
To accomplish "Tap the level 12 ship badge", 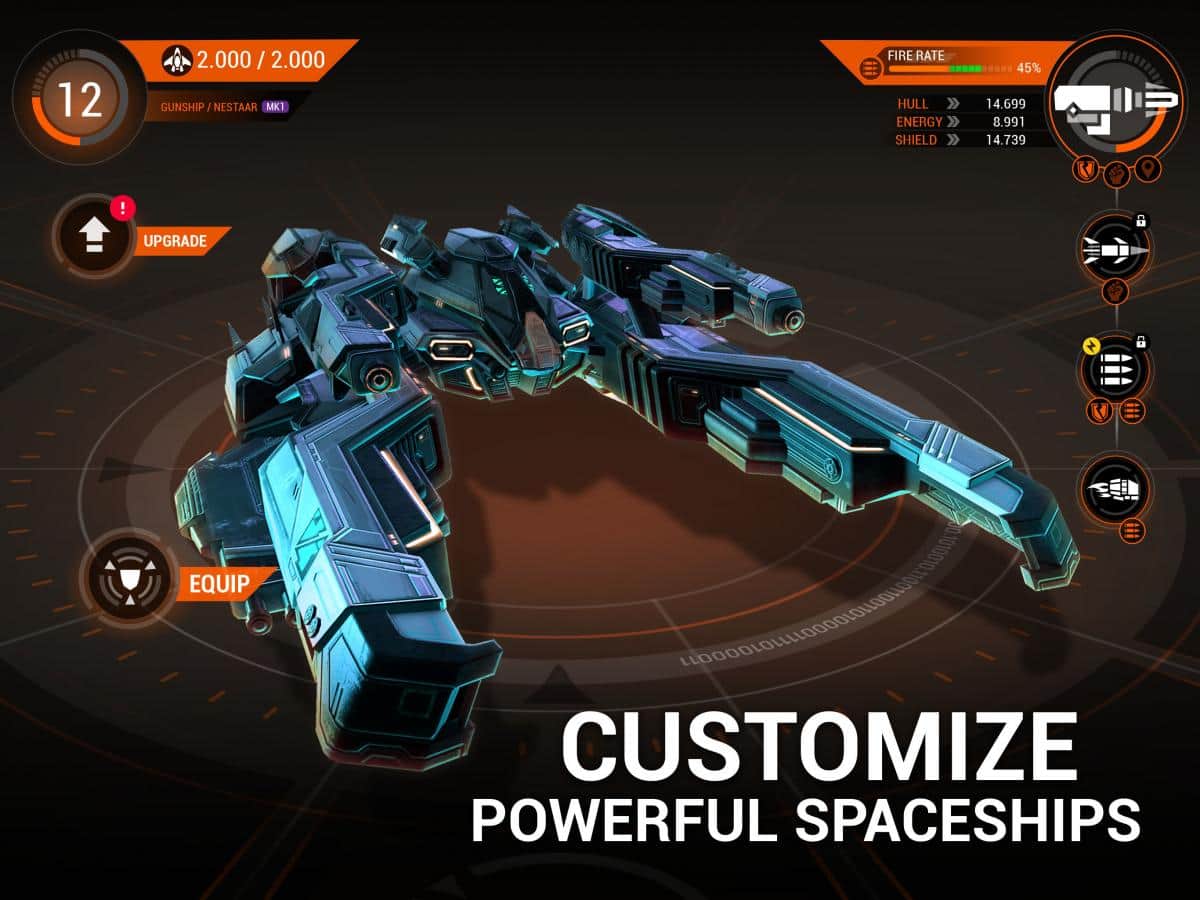I will click(78, 100).
